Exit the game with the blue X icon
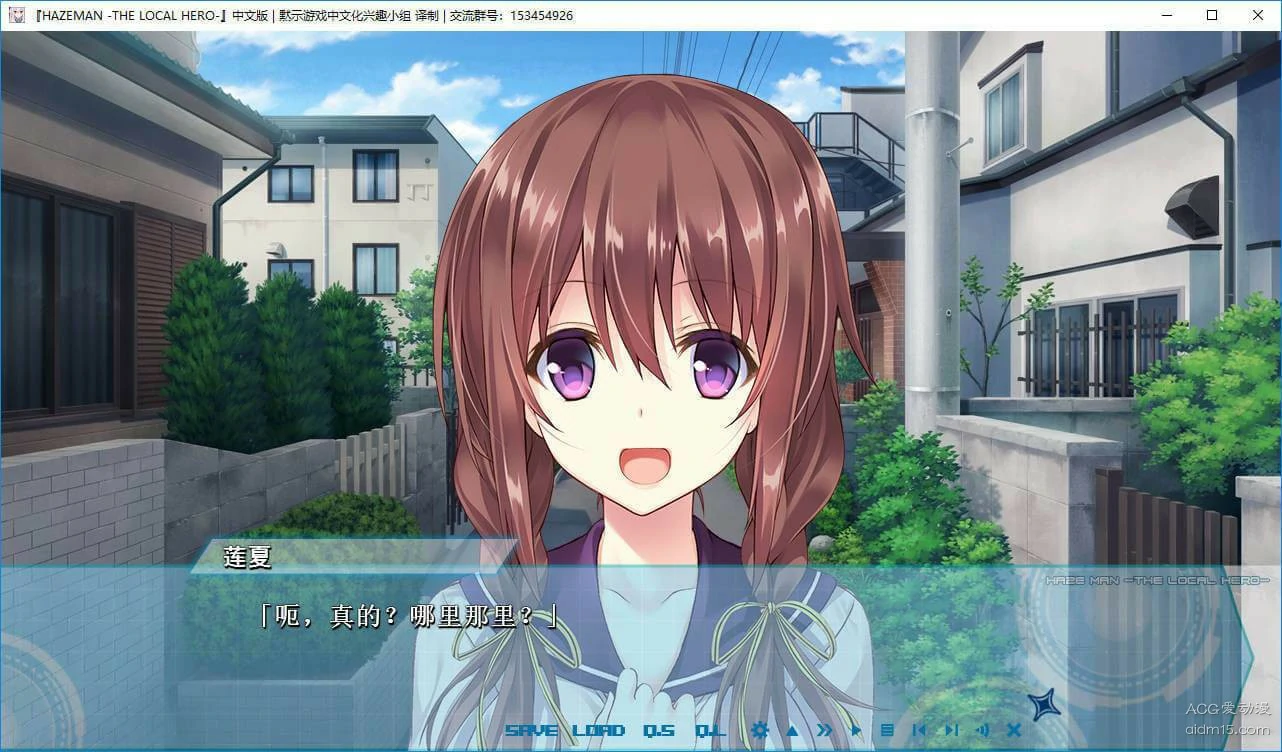This screenshot has height=752, width=1282. tap(1013, 730)
